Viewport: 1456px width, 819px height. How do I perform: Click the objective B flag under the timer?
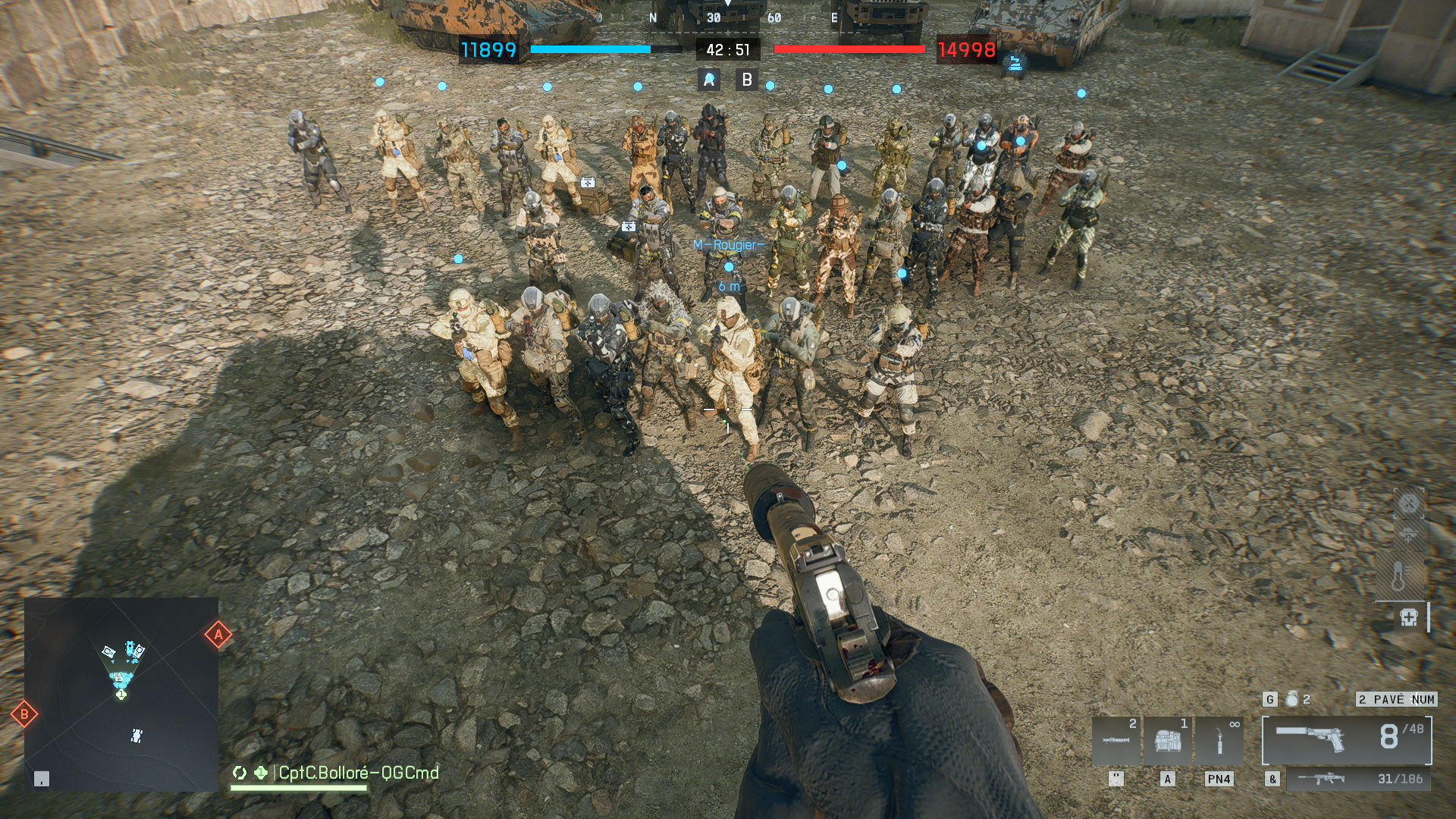click(747, 80)
